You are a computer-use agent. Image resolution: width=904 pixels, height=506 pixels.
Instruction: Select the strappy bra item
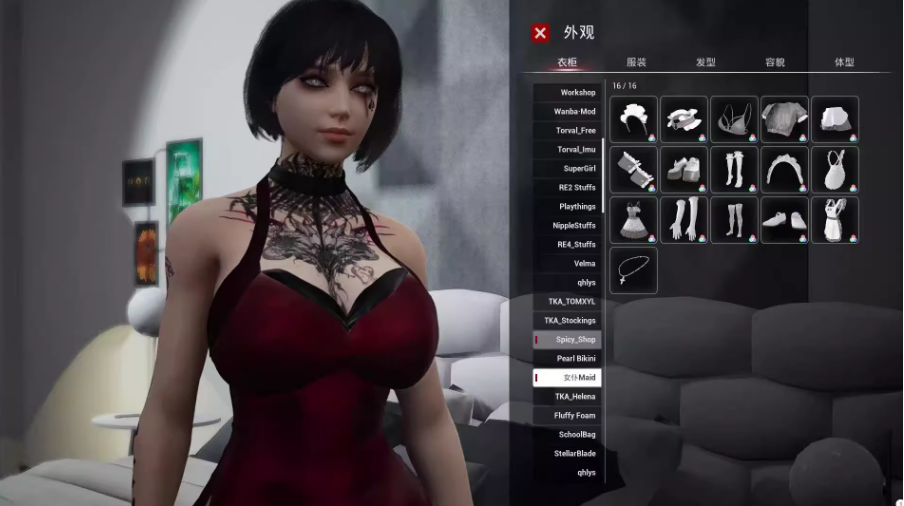pos(734,119)
